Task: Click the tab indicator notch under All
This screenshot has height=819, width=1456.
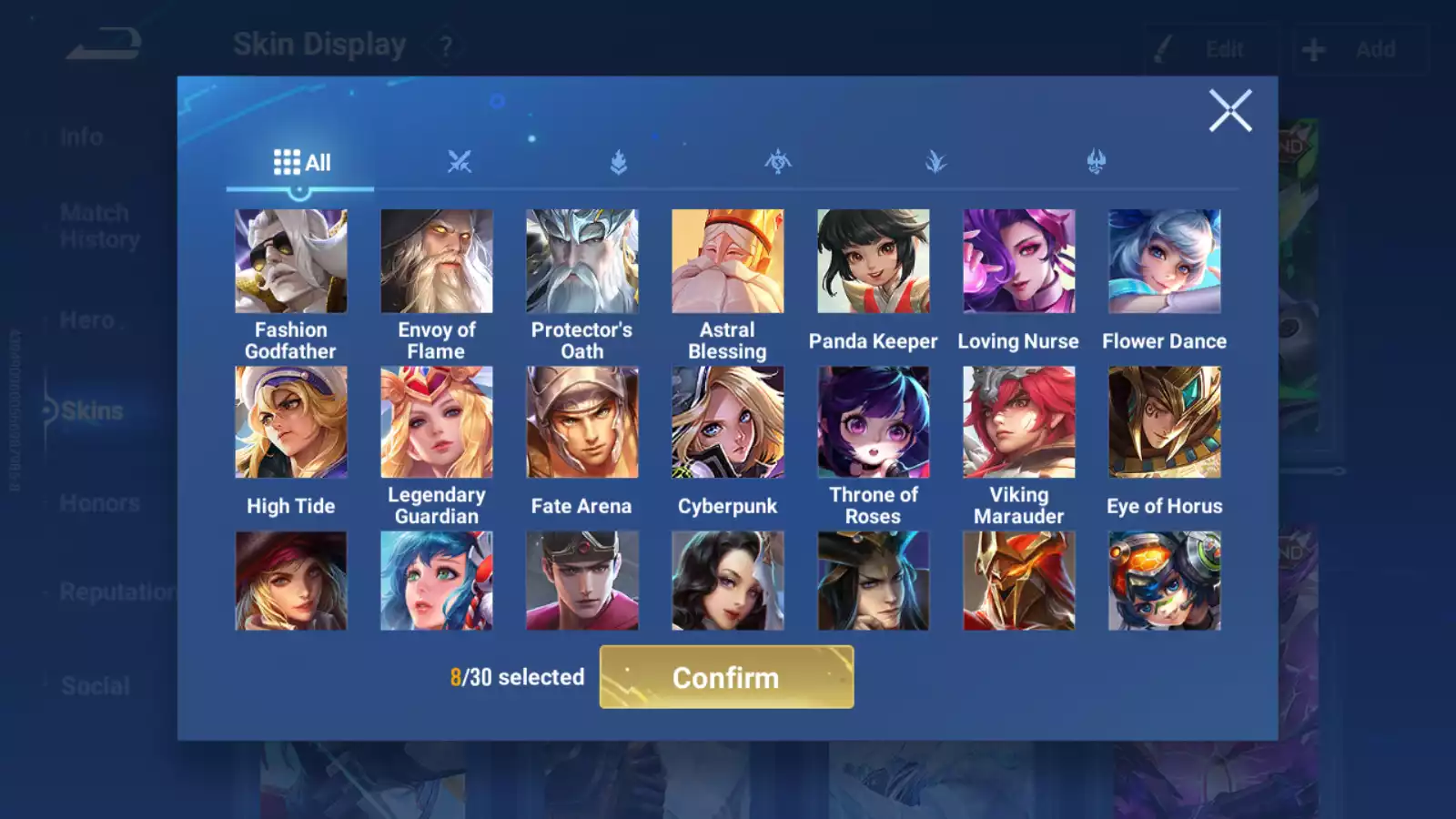Action: [300, 189]
